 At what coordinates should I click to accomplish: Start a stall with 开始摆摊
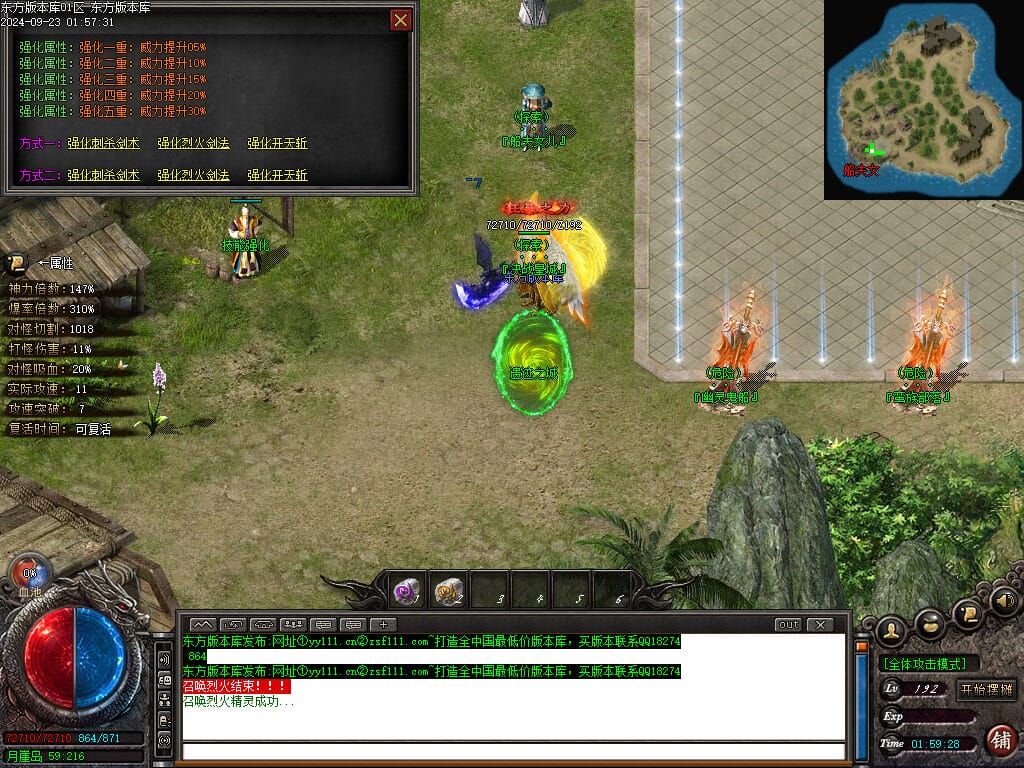point(986,690)
